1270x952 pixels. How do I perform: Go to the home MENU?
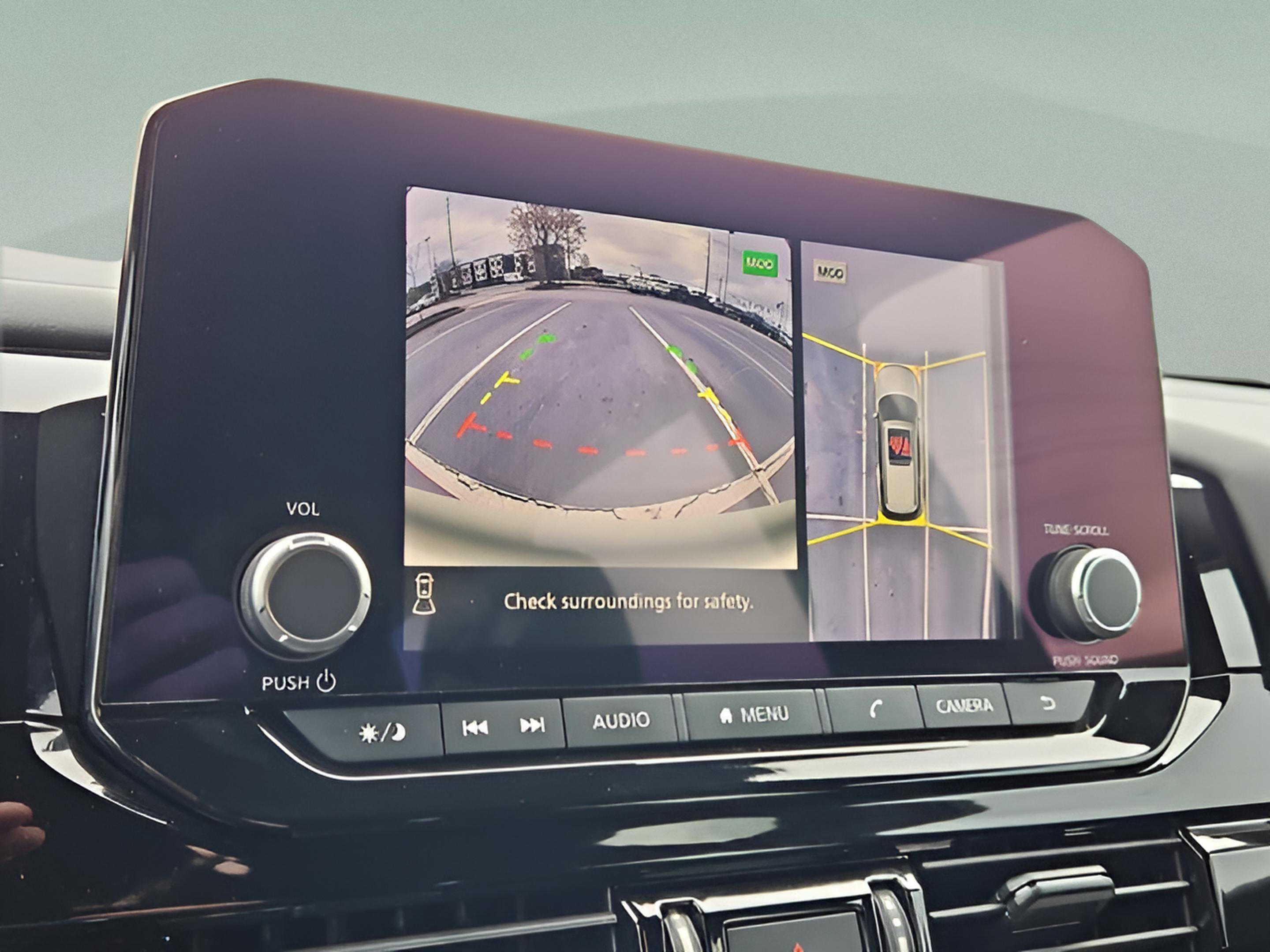pyautogui.click(x=752, y=715)
